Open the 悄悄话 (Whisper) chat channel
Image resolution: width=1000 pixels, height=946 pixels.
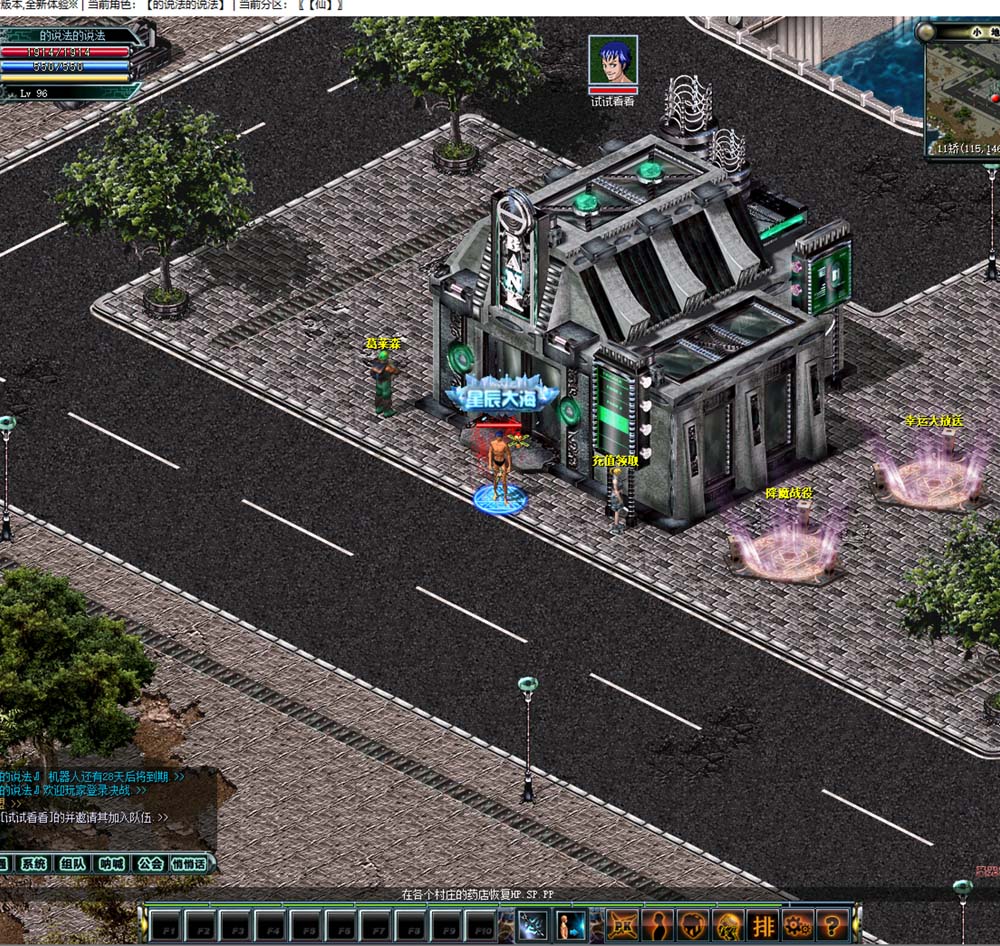[189, 863]
